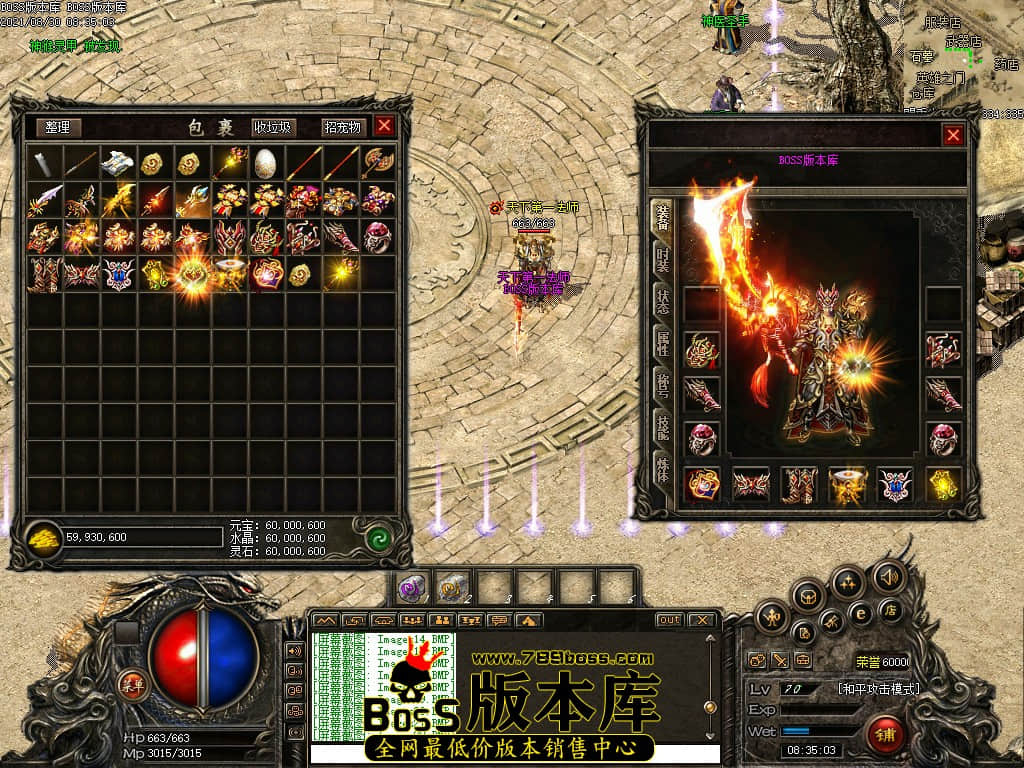Click the 招宠物 summon pet button
Screen dimensions: 1024x768
pos(342,127)
